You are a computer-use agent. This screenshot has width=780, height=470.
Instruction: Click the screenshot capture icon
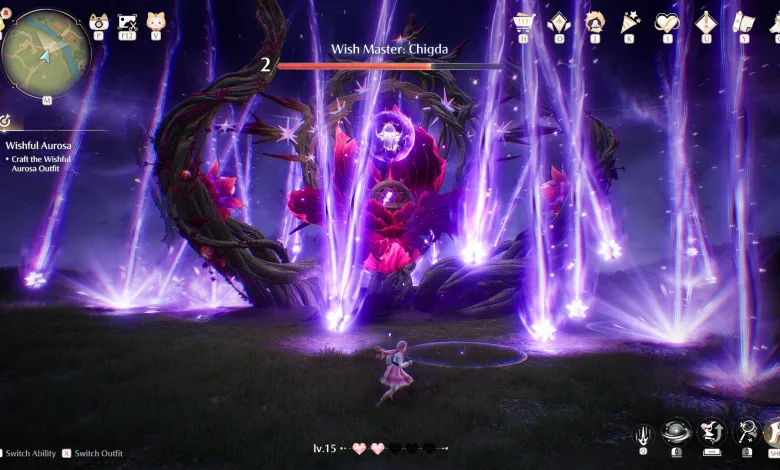(x=127, y=21)
